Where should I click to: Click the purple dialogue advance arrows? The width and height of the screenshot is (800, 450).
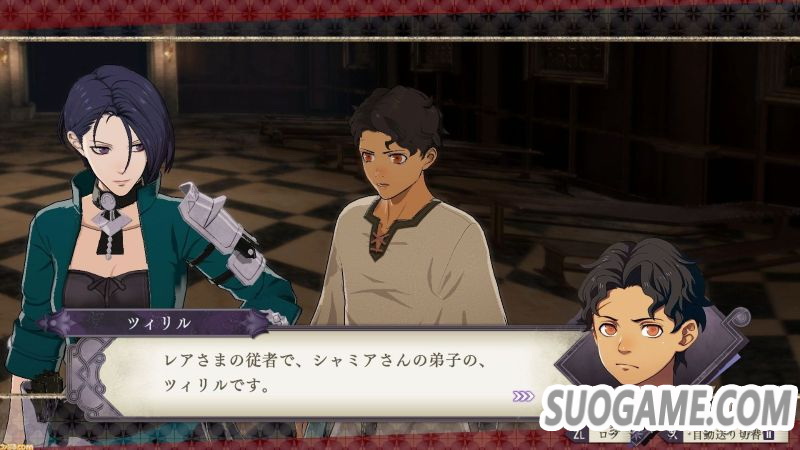click(x=524, y=396)
